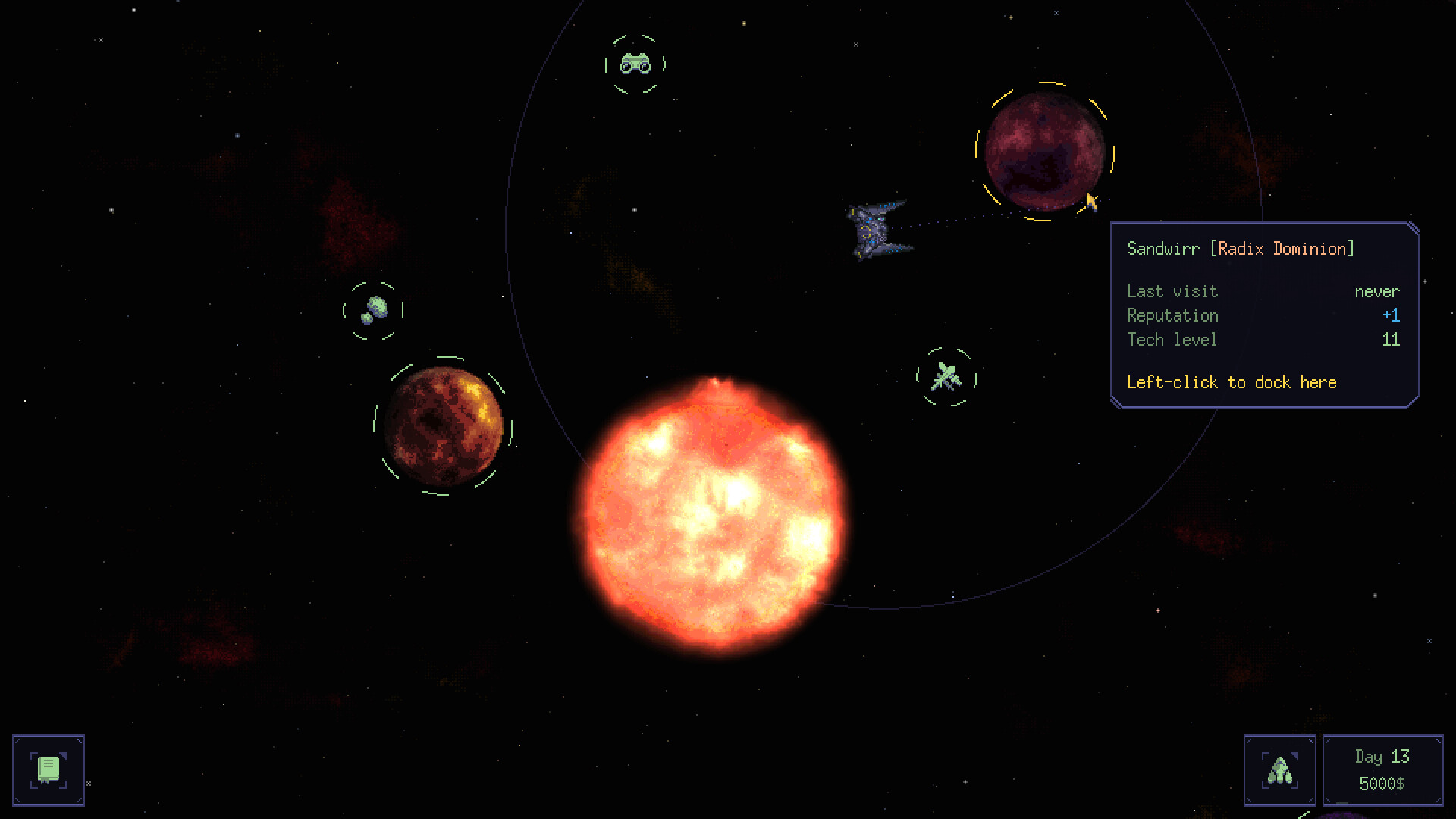
Task: Select the asteroid cluster marker
Action: click(x=375, y=307)
